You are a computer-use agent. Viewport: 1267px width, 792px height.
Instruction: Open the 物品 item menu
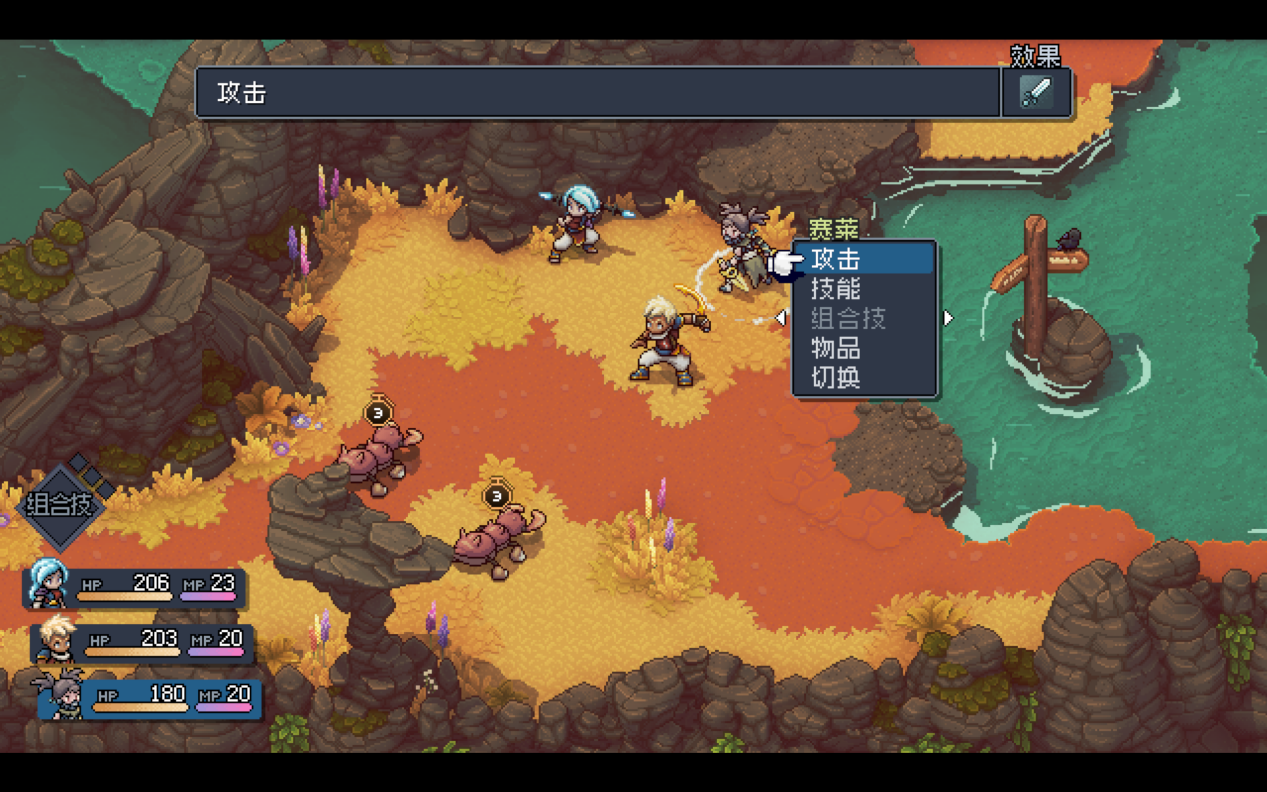coord(836,348)
